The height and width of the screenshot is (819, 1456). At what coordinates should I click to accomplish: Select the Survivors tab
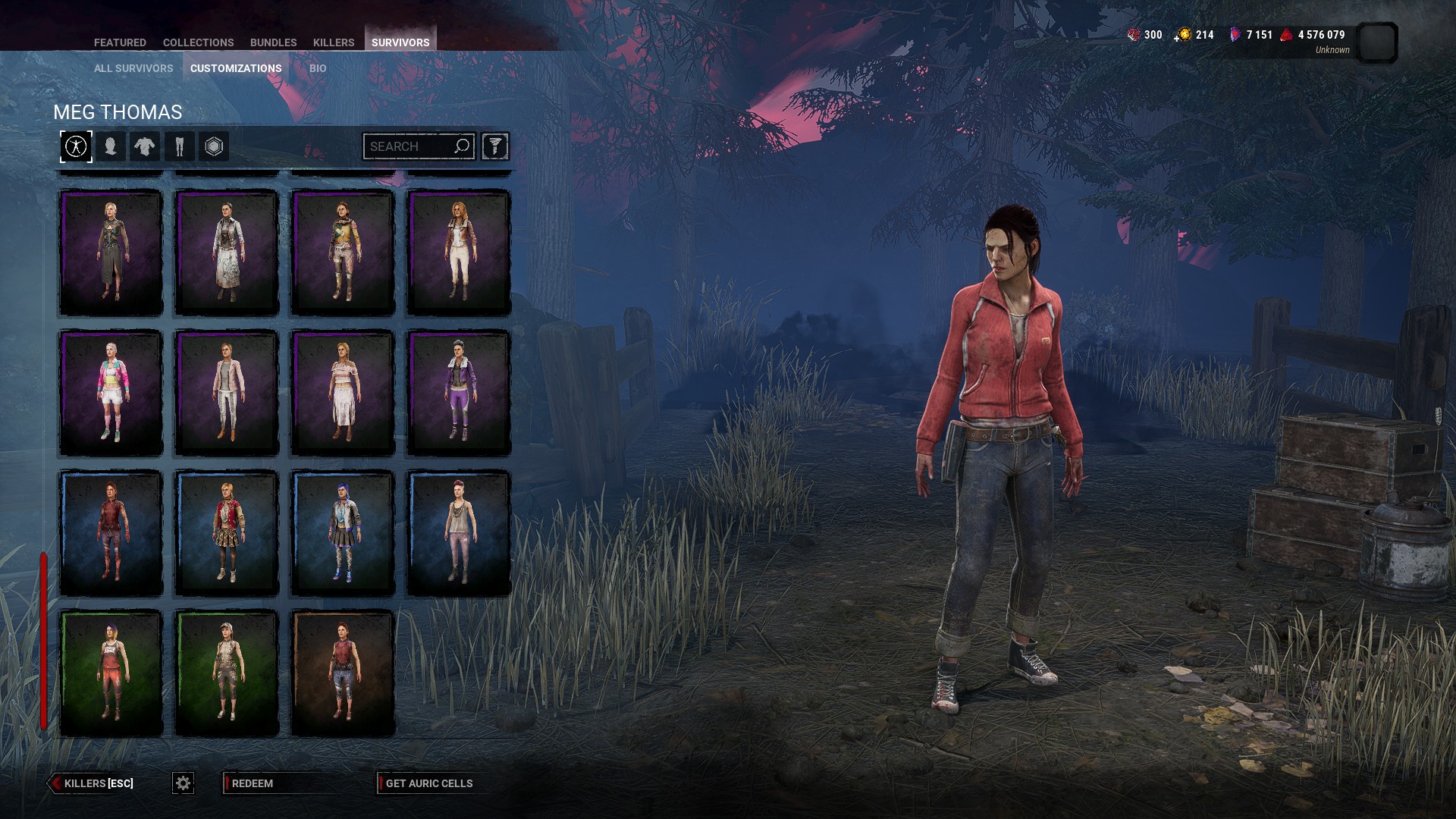tap(400, 42)
